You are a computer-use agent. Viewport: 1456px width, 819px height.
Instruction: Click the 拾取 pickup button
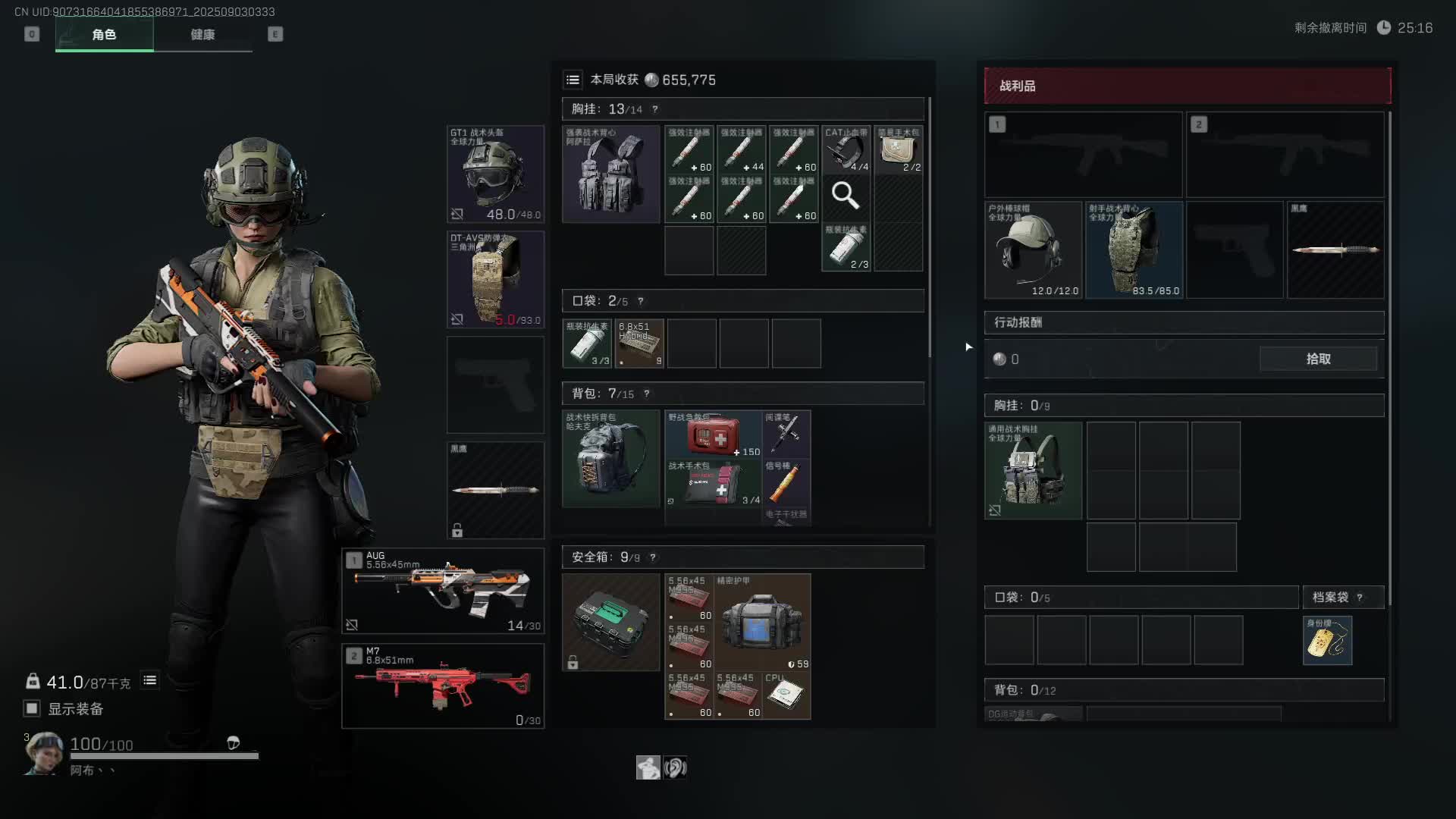coord(1318,359)
